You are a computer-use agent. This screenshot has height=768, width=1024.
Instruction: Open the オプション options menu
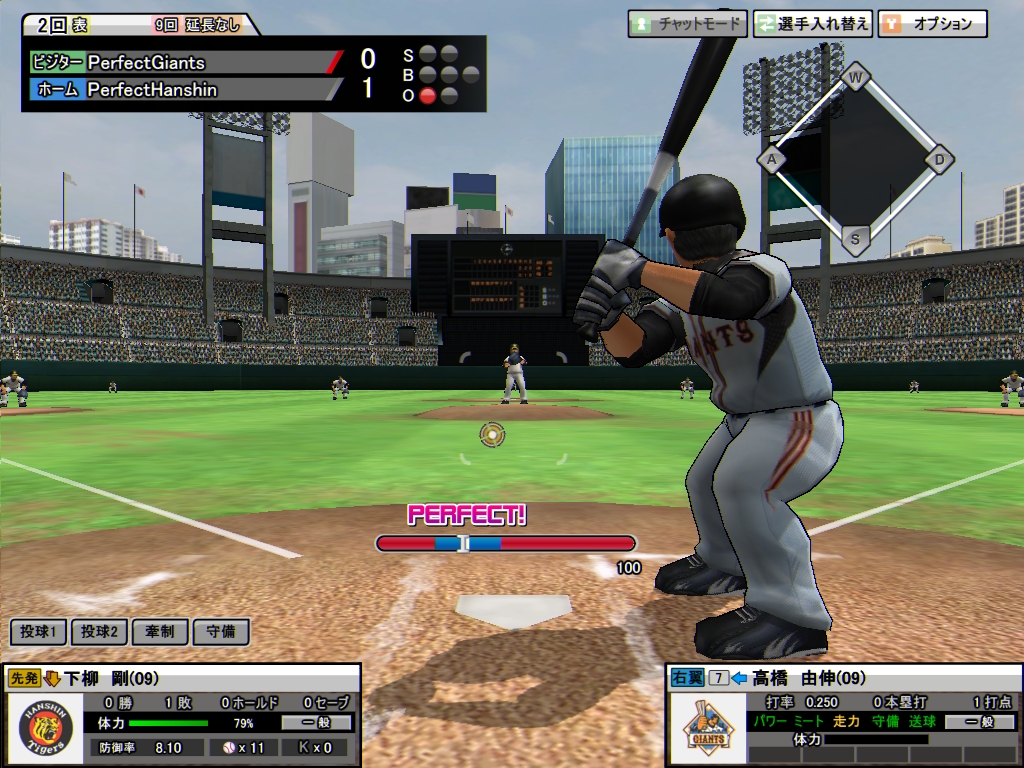point(932,24)
